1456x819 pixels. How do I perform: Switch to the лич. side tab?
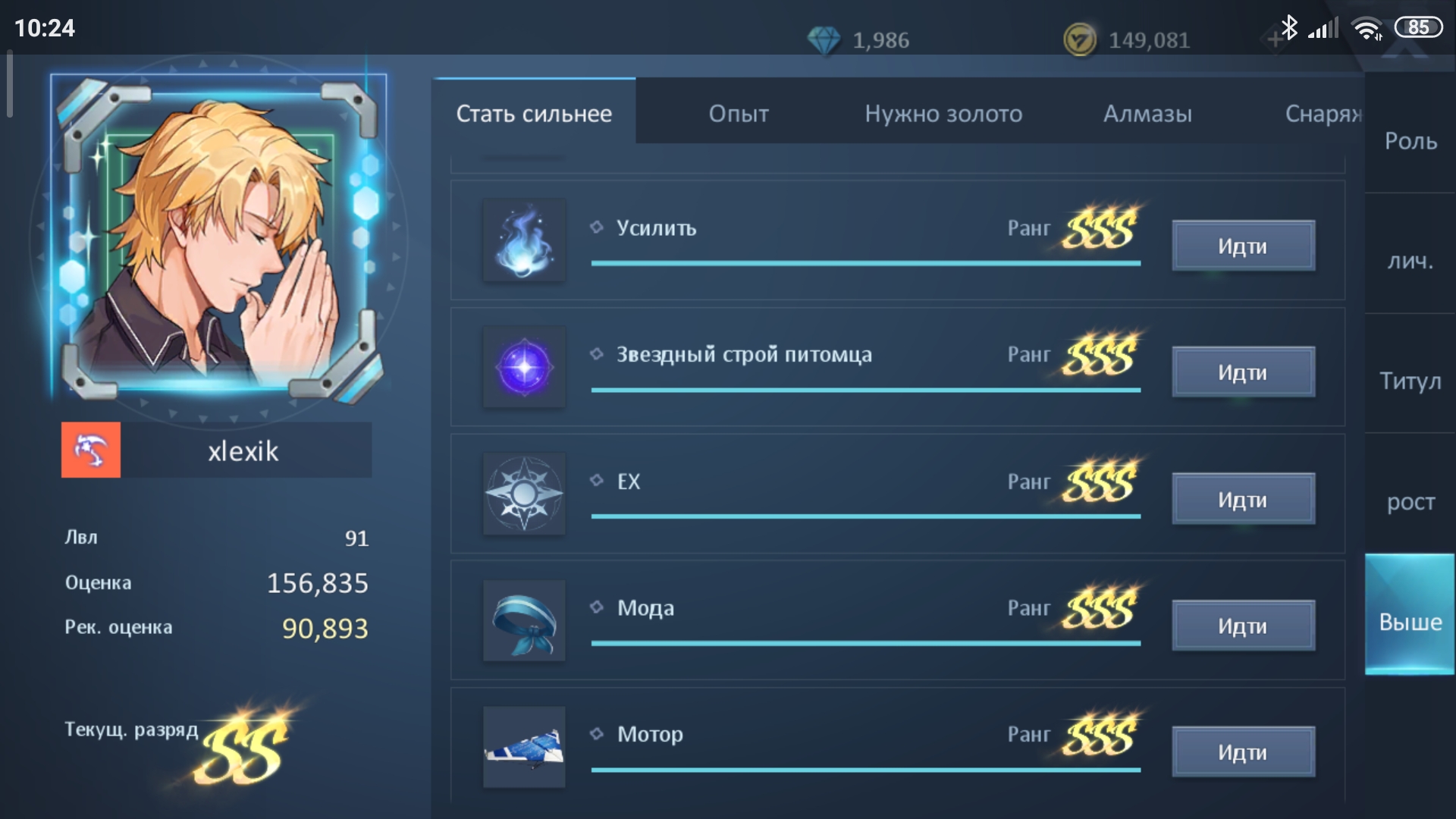[x=1410, y=261]
